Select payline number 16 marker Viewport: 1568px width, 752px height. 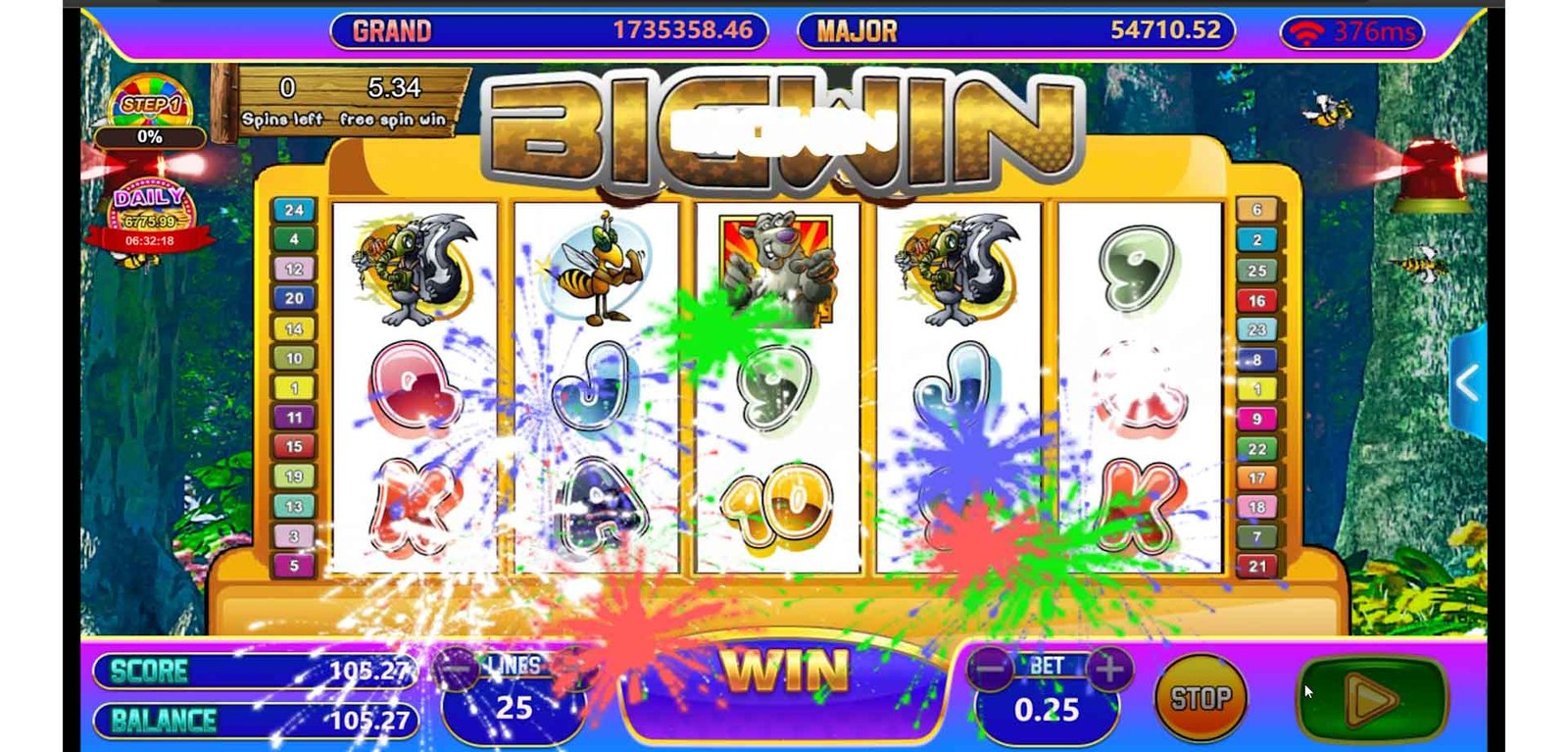click(x=1257, y=300)
